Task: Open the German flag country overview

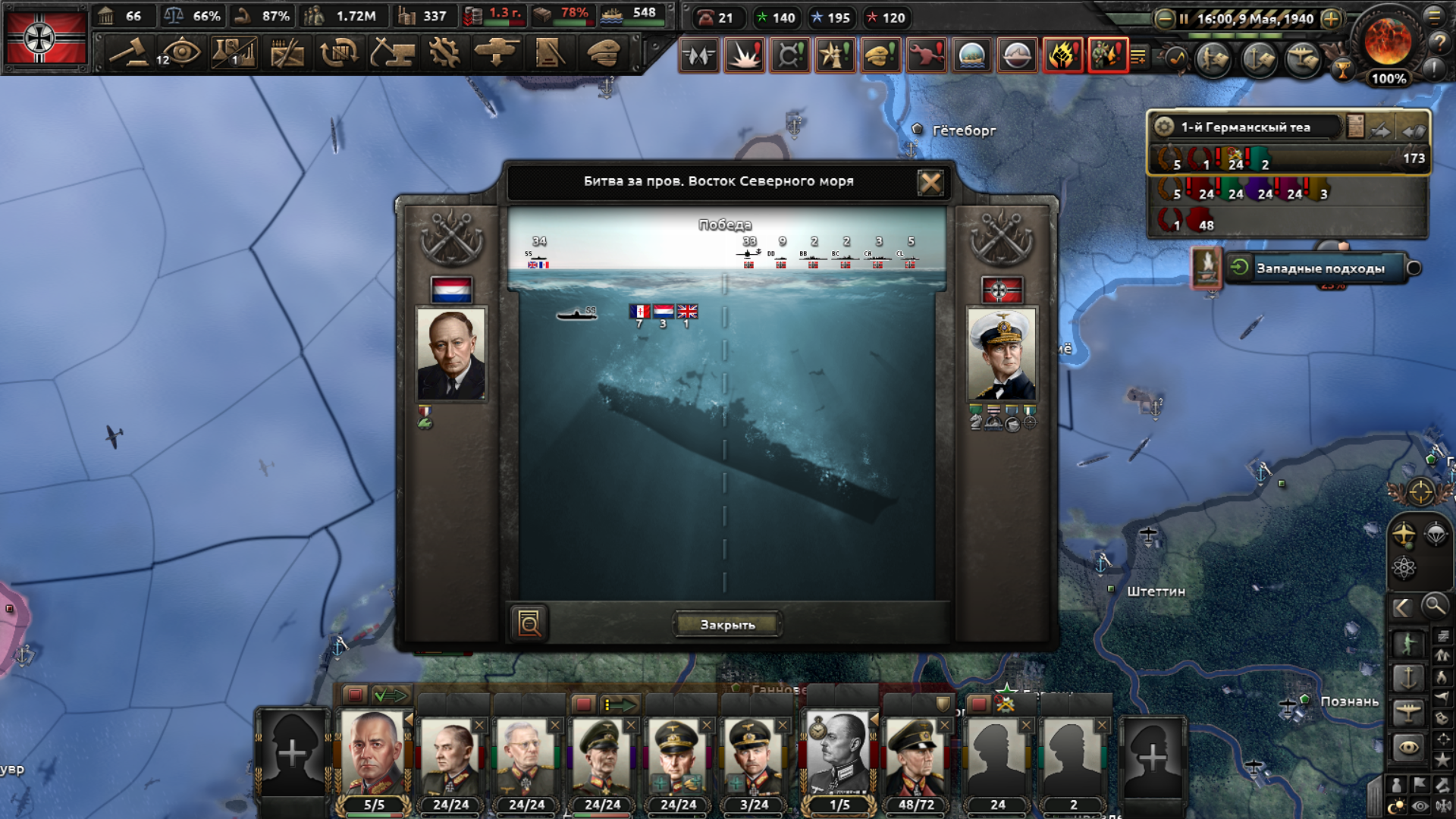Action: tap(45, 36)
